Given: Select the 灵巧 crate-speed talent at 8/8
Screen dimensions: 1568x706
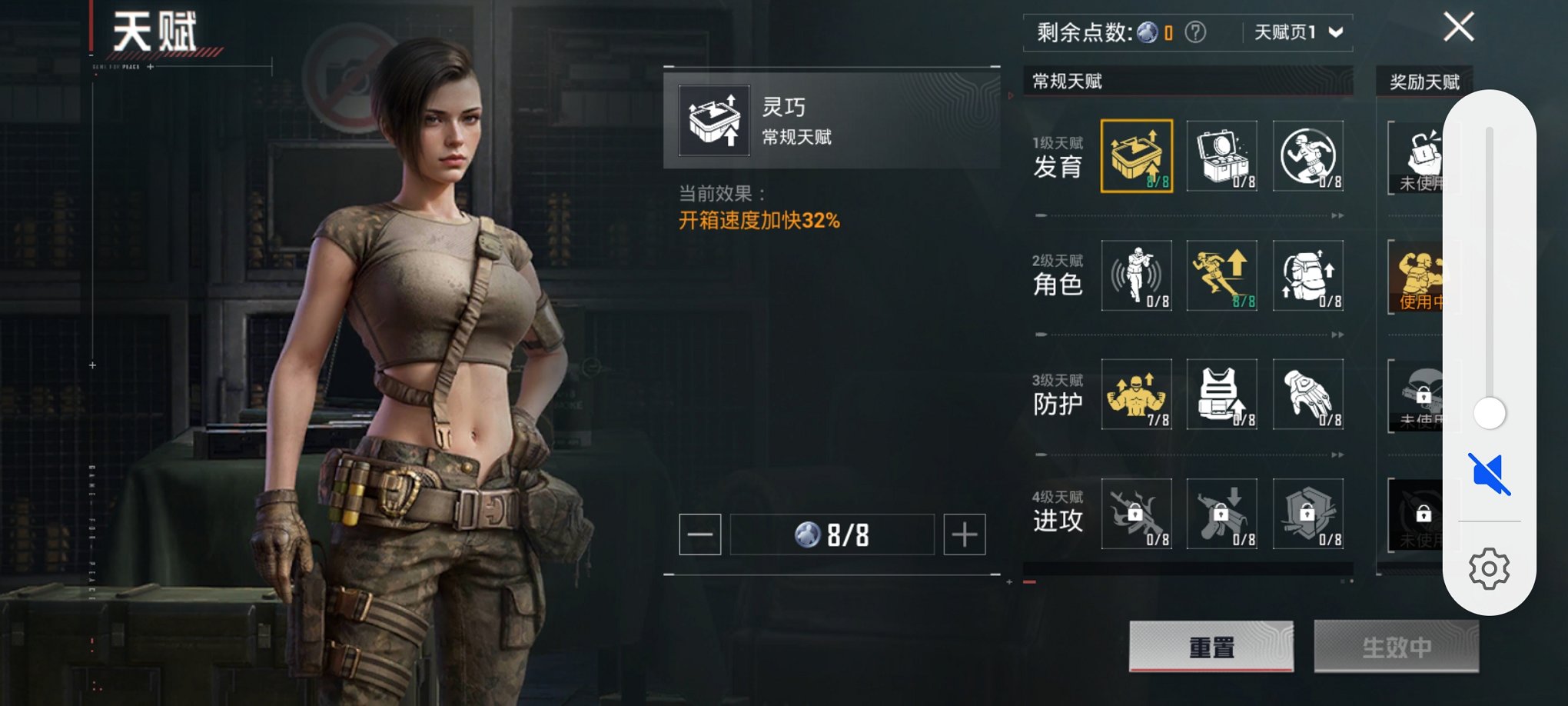Looking at the screenshot, I should [1137, 156].
